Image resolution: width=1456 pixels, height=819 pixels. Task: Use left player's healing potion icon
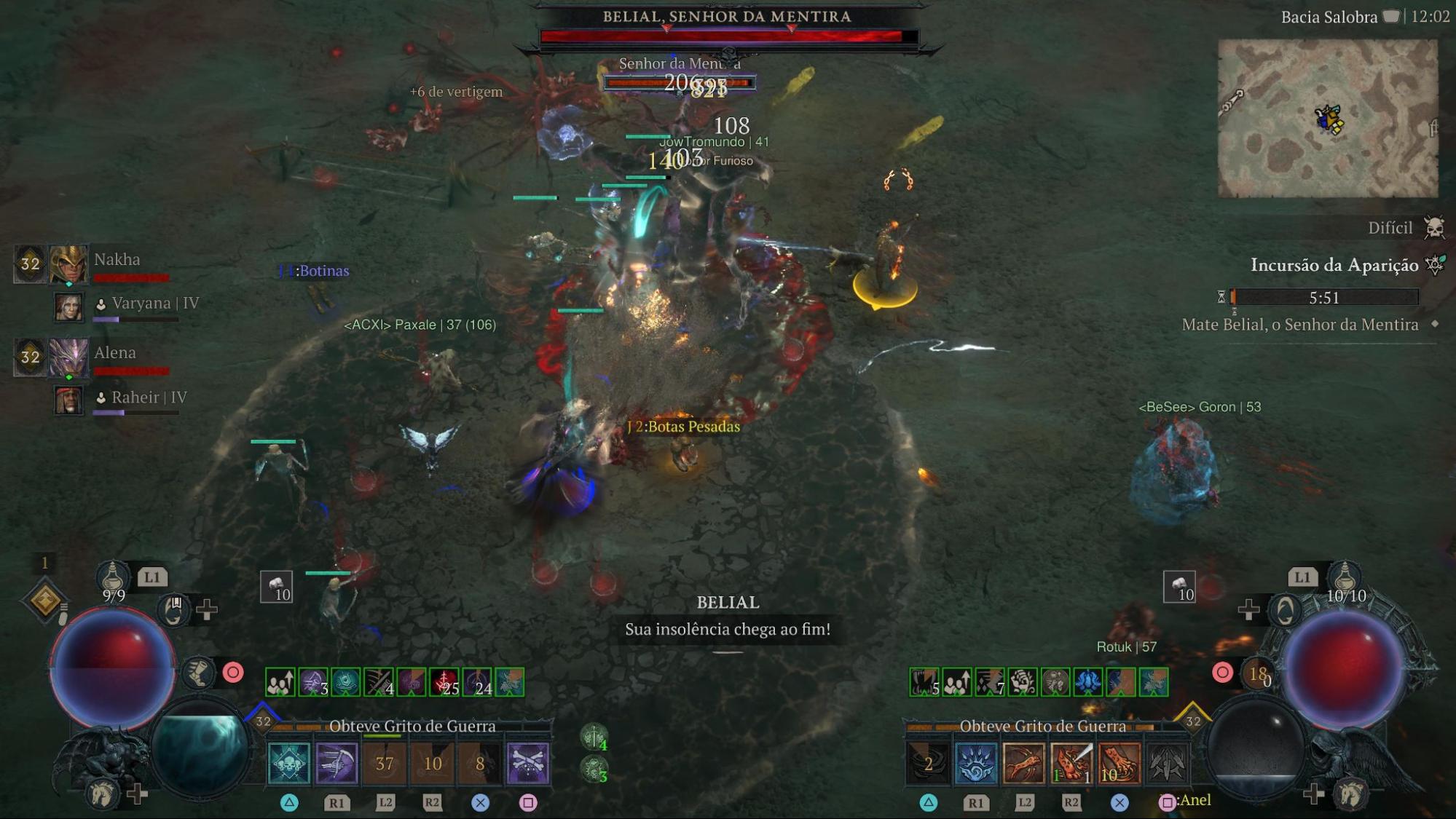click(x=113, y=577)
